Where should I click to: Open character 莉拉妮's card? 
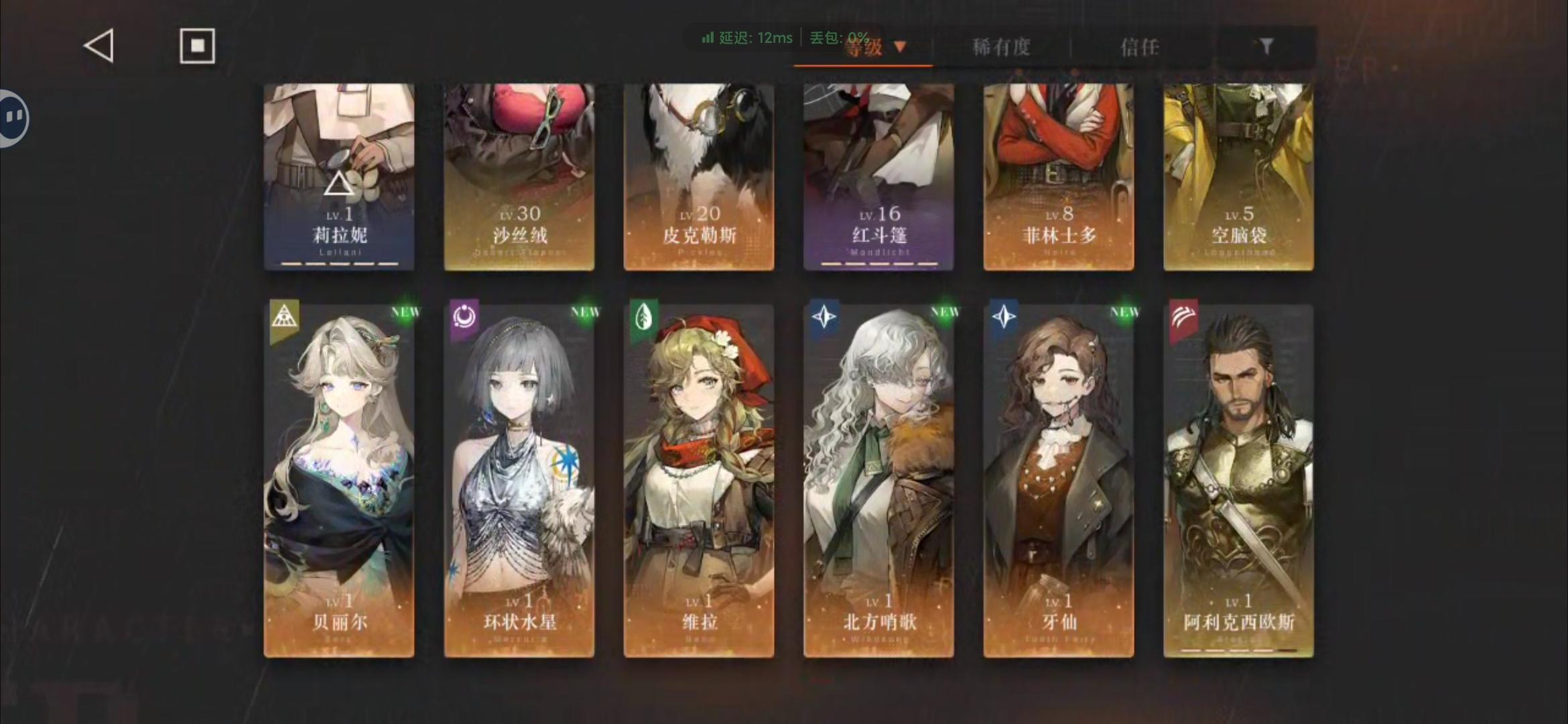pyautogui.click(x=339, y=174)
